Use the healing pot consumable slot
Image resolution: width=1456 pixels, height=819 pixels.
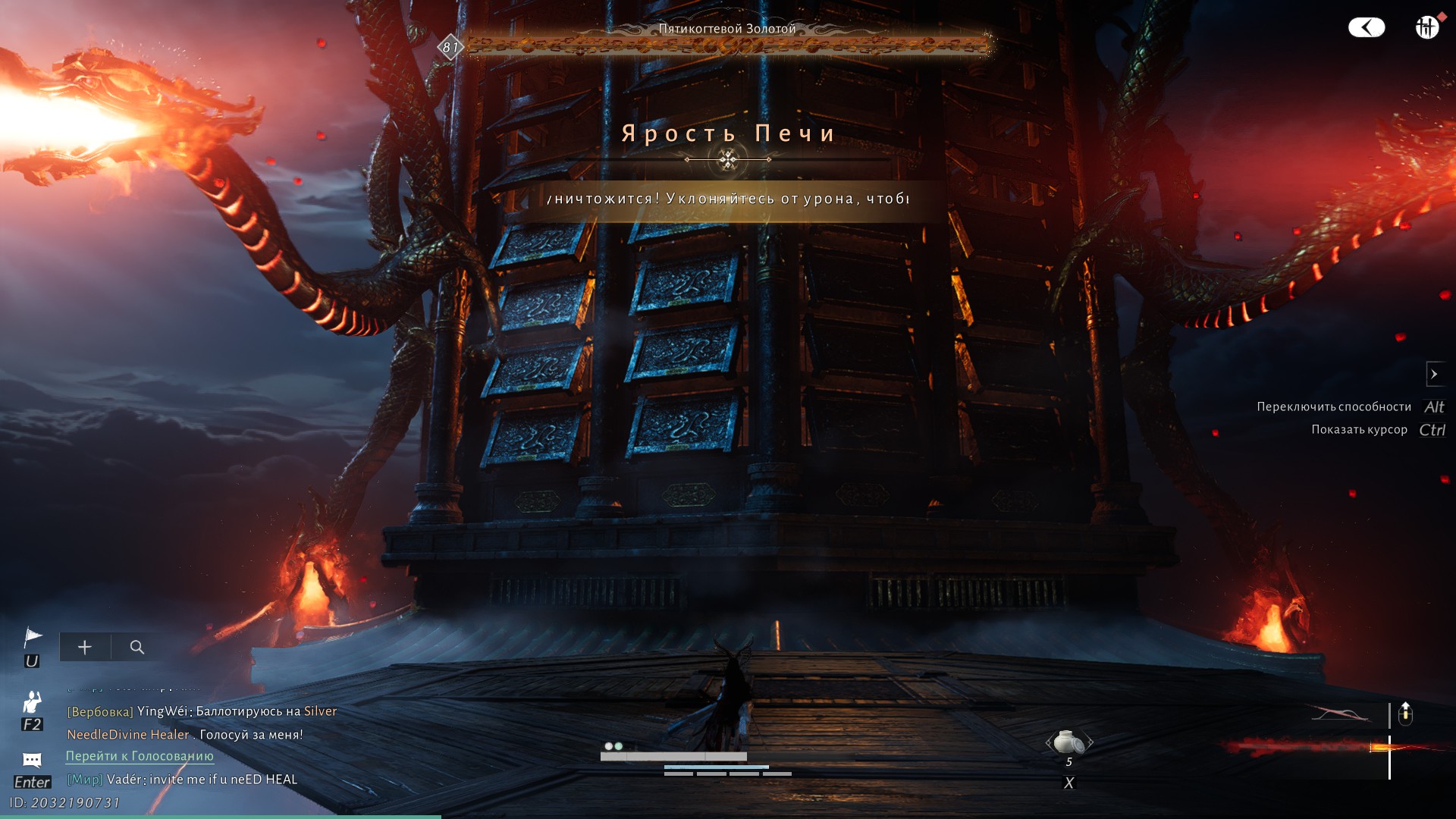coord(1068,742)
